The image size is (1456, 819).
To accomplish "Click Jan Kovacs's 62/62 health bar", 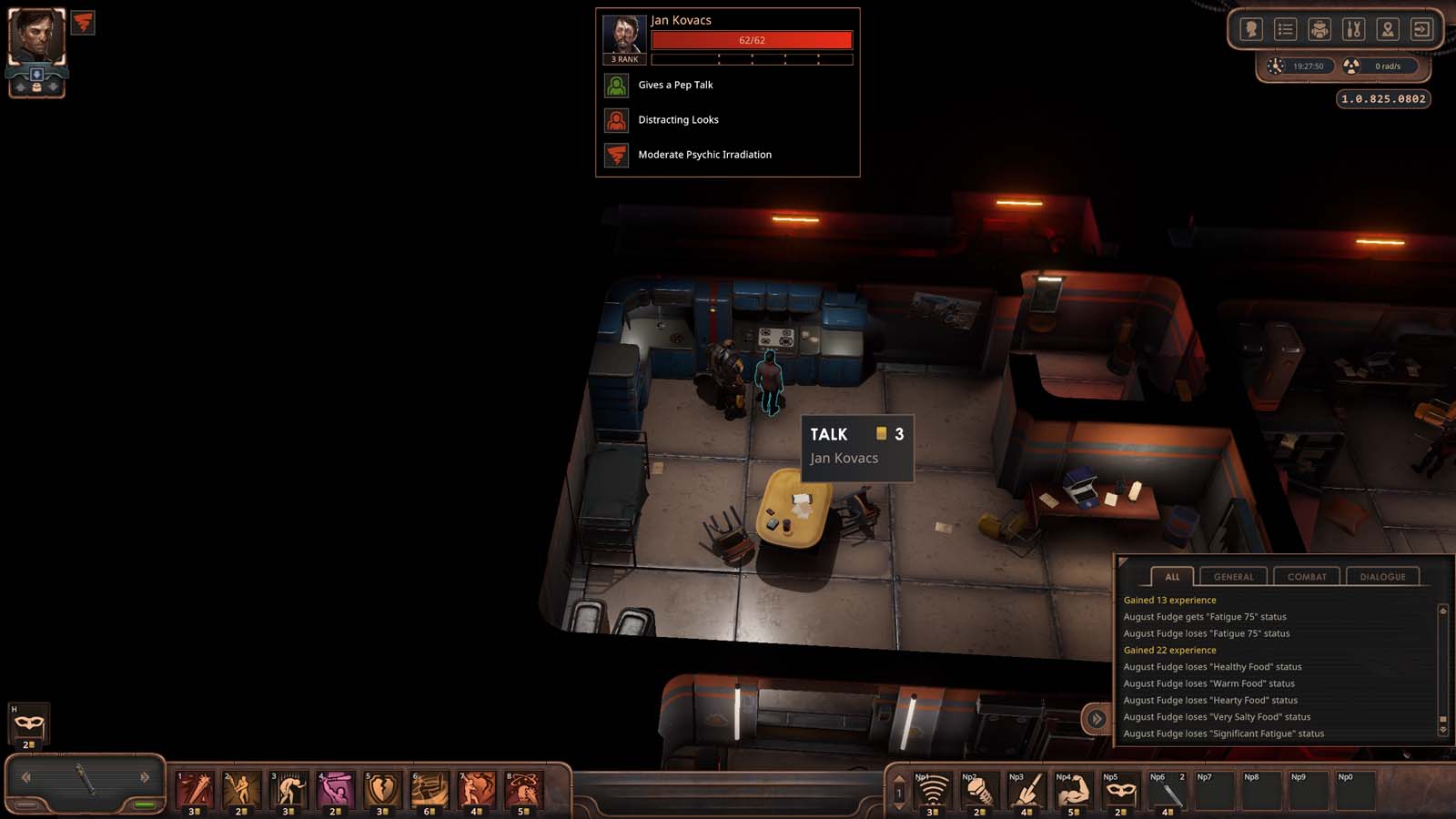I will click(x=752, y=40).
